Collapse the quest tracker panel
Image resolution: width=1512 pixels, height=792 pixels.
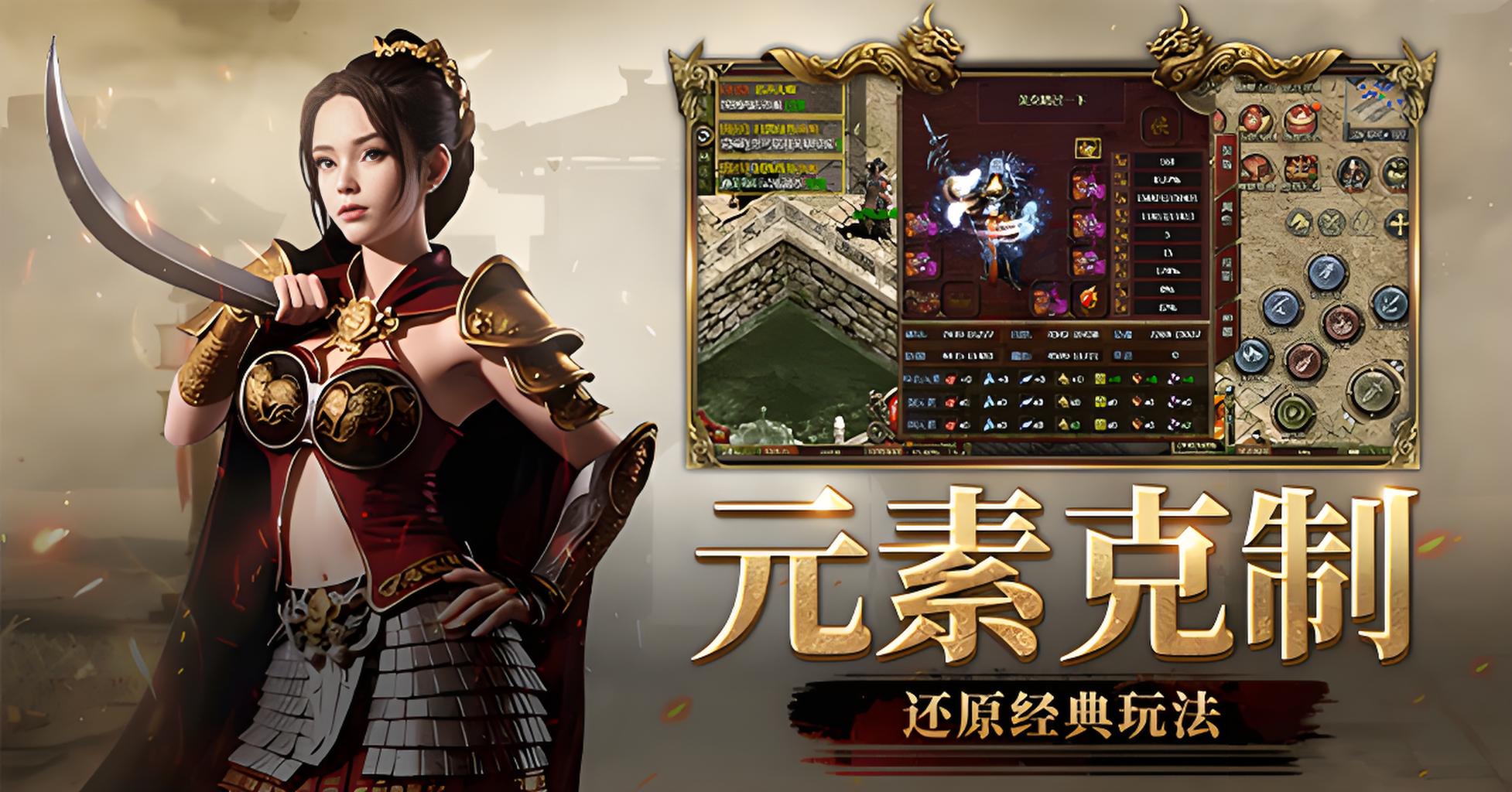tap(703, 135)
